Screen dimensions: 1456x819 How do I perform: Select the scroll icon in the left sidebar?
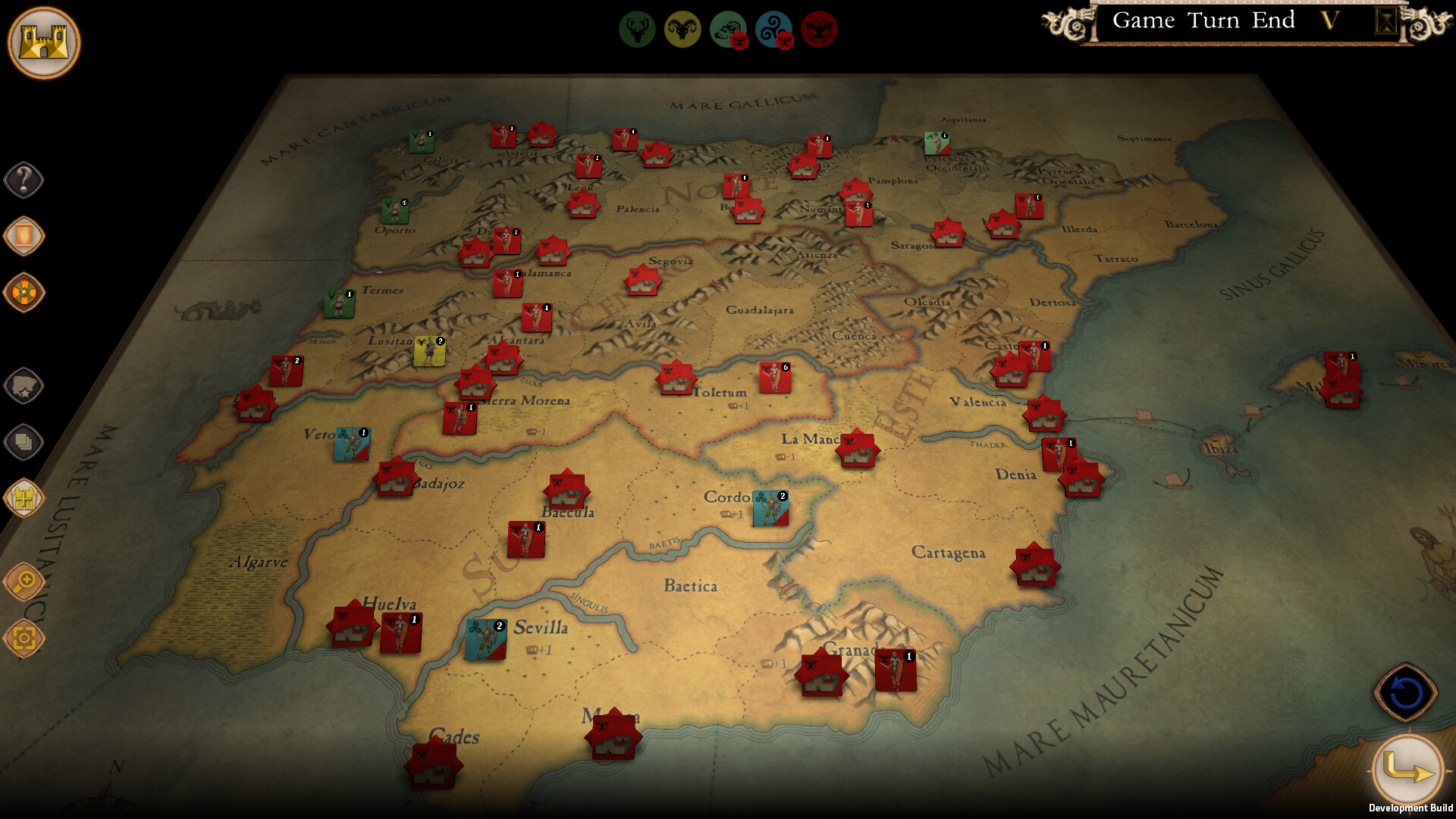[x=24, y=237]
